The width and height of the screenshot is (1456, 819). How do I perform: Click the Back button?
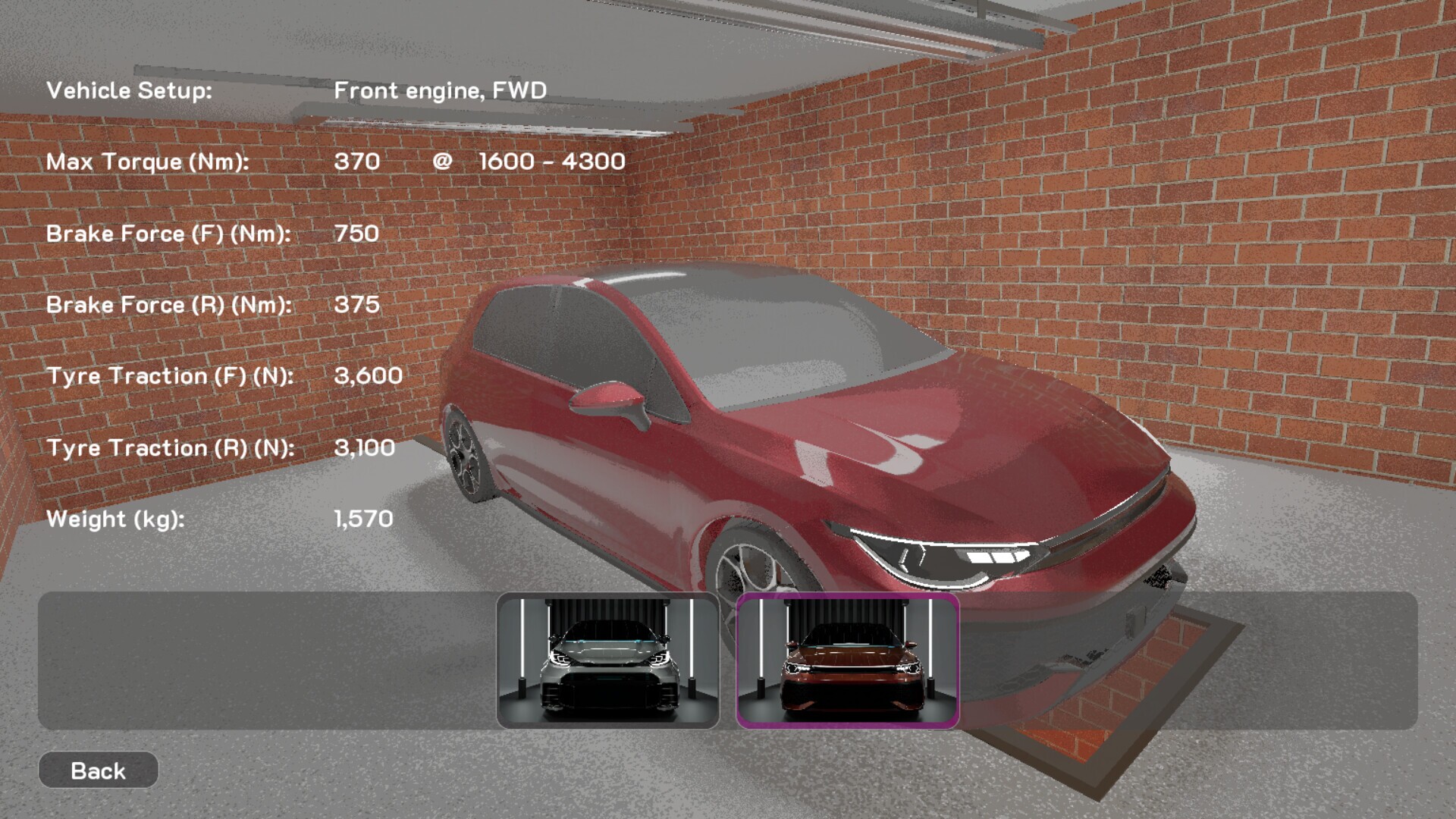point(98,770)
